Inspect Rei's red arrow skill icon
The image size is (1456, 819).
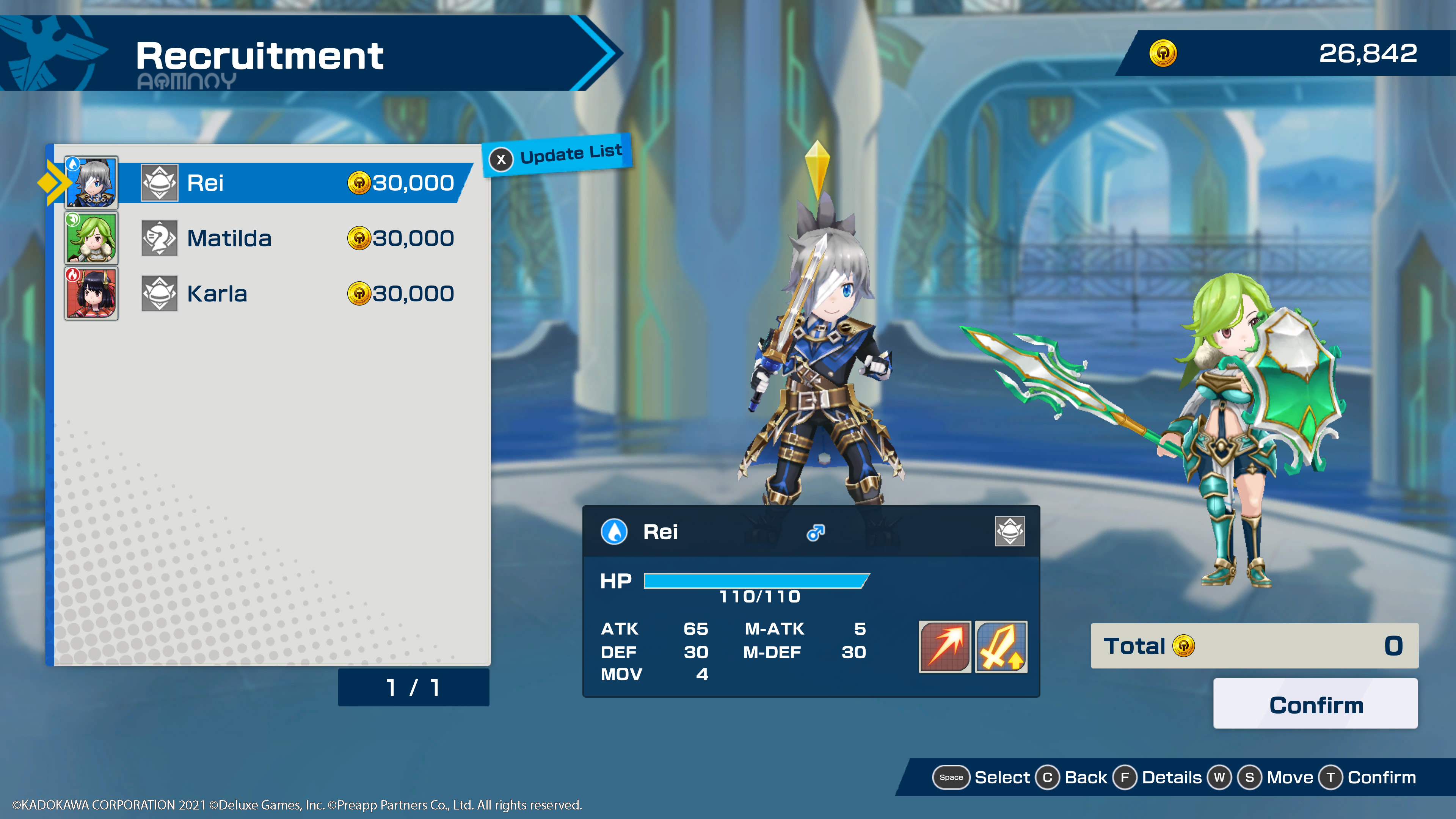coord(945,646)
